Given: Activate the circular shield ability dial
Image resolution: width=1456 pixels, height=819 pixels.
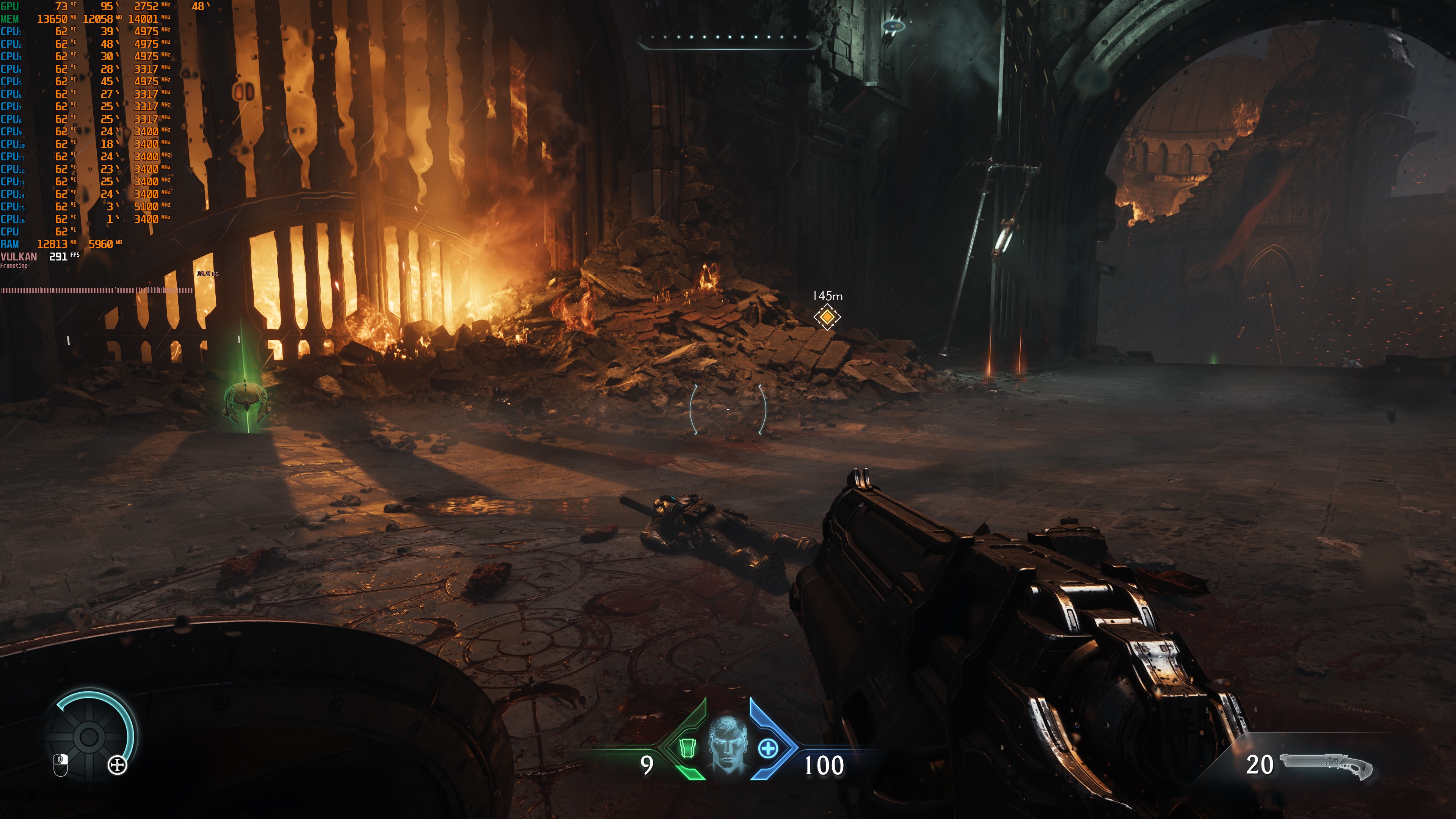Looking at the screenshot, I should [89, 736].
